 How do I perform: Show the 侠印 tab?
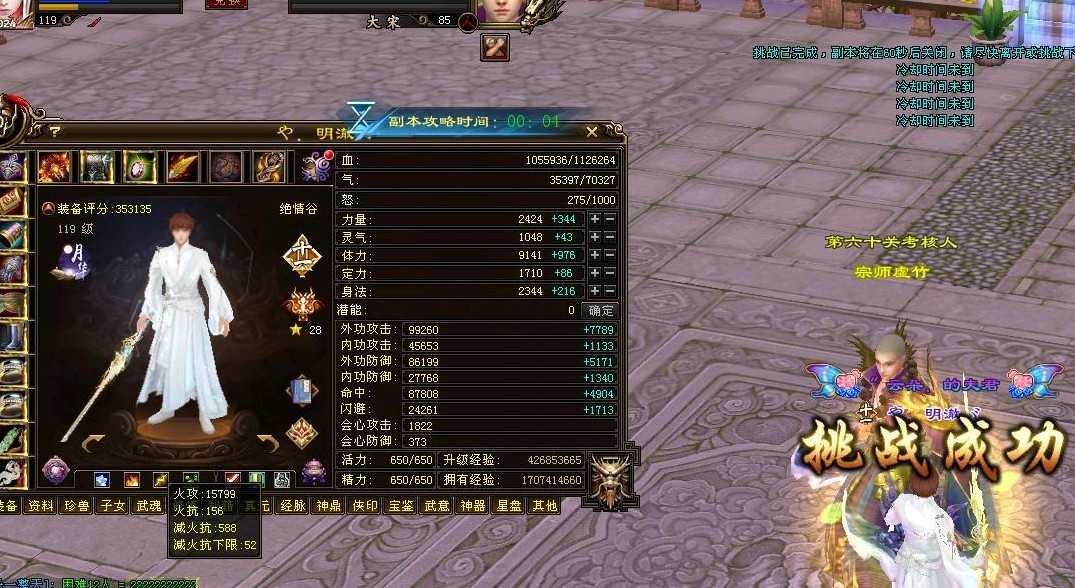click(365, 506)
